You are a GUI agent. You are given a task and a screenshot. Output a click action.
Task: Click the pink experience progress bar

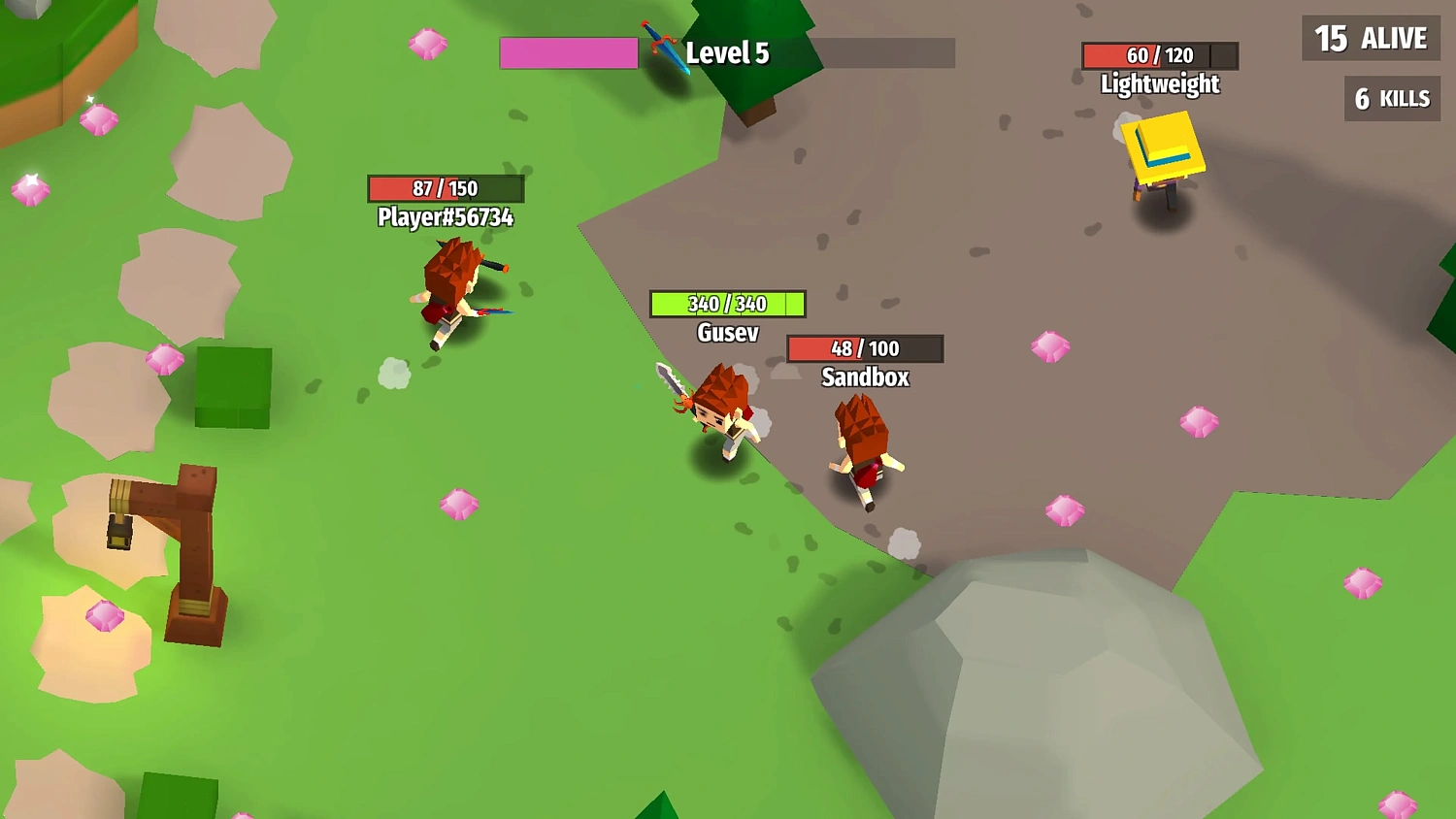pos(568,53)
